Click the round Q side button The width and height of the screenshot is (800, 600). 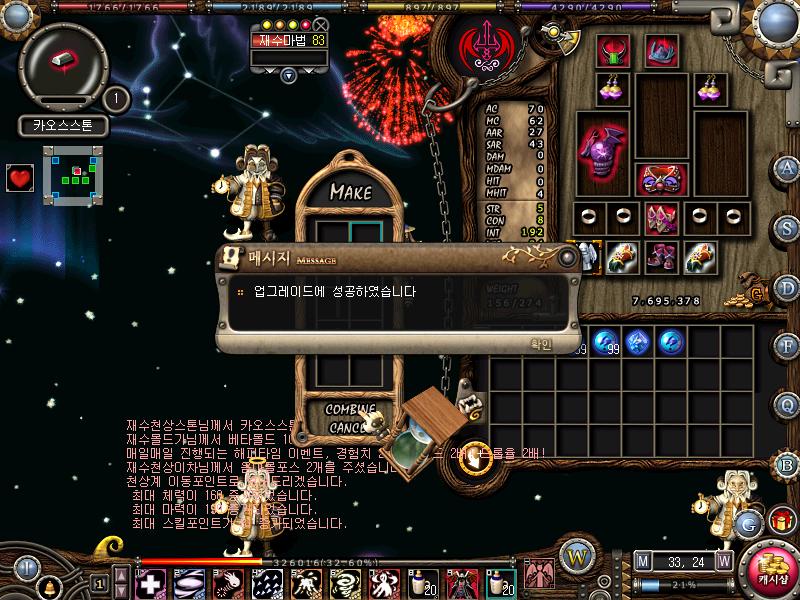[x=787, y=404]
